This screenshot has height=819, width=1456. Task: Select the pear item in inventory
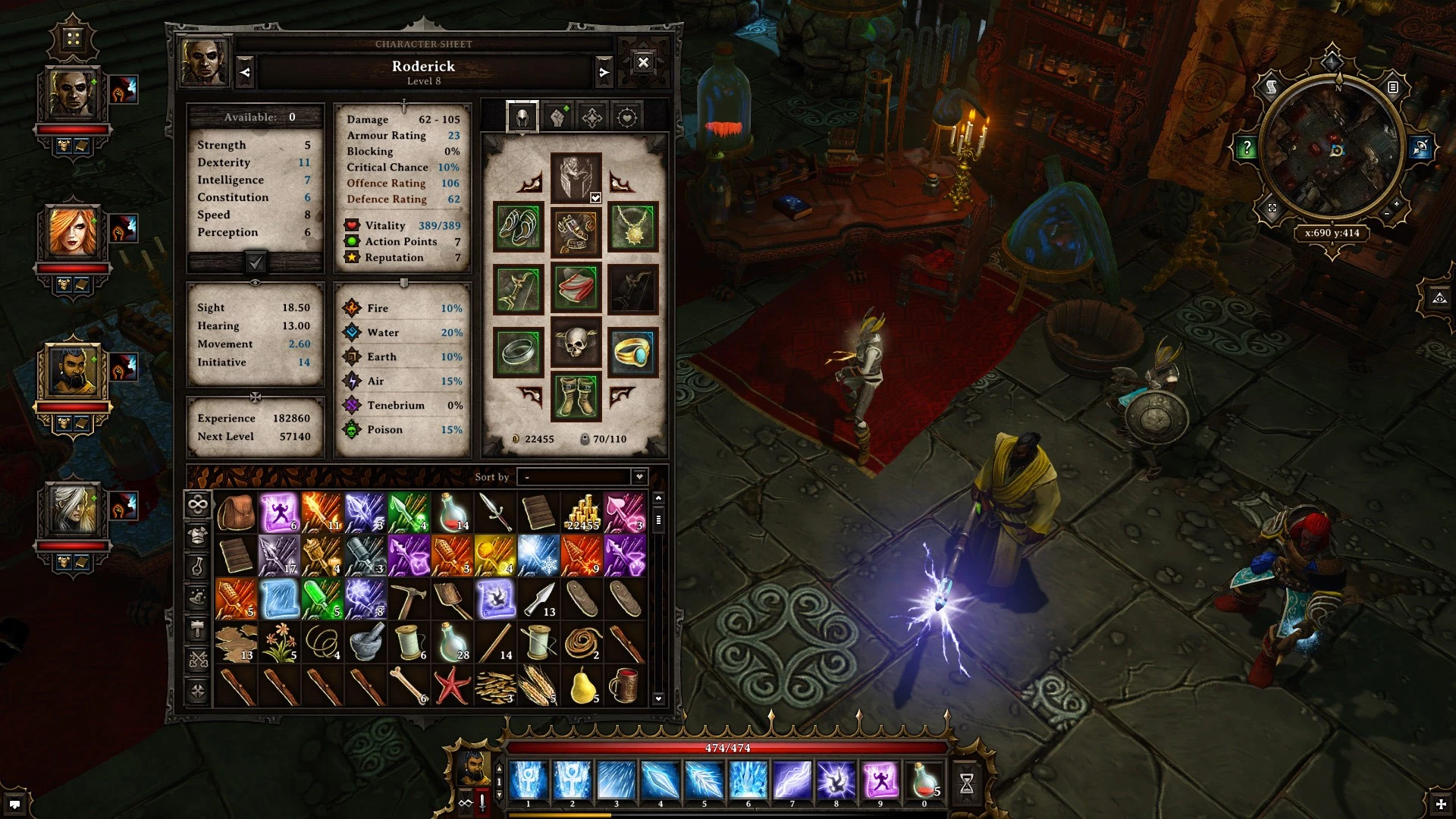pos(582,685)
